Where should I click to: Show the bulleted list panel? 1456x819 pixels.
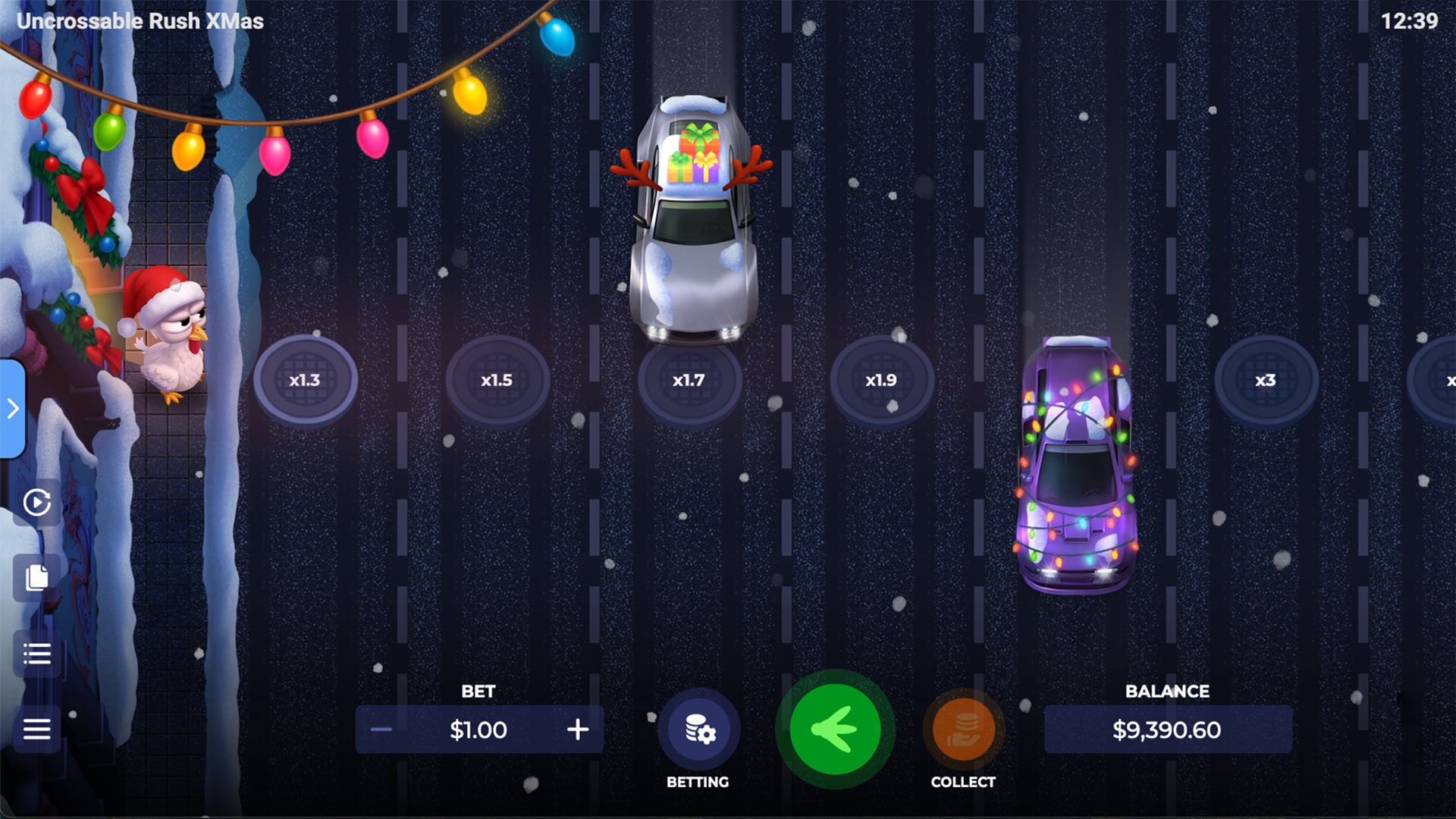[36, 654]
